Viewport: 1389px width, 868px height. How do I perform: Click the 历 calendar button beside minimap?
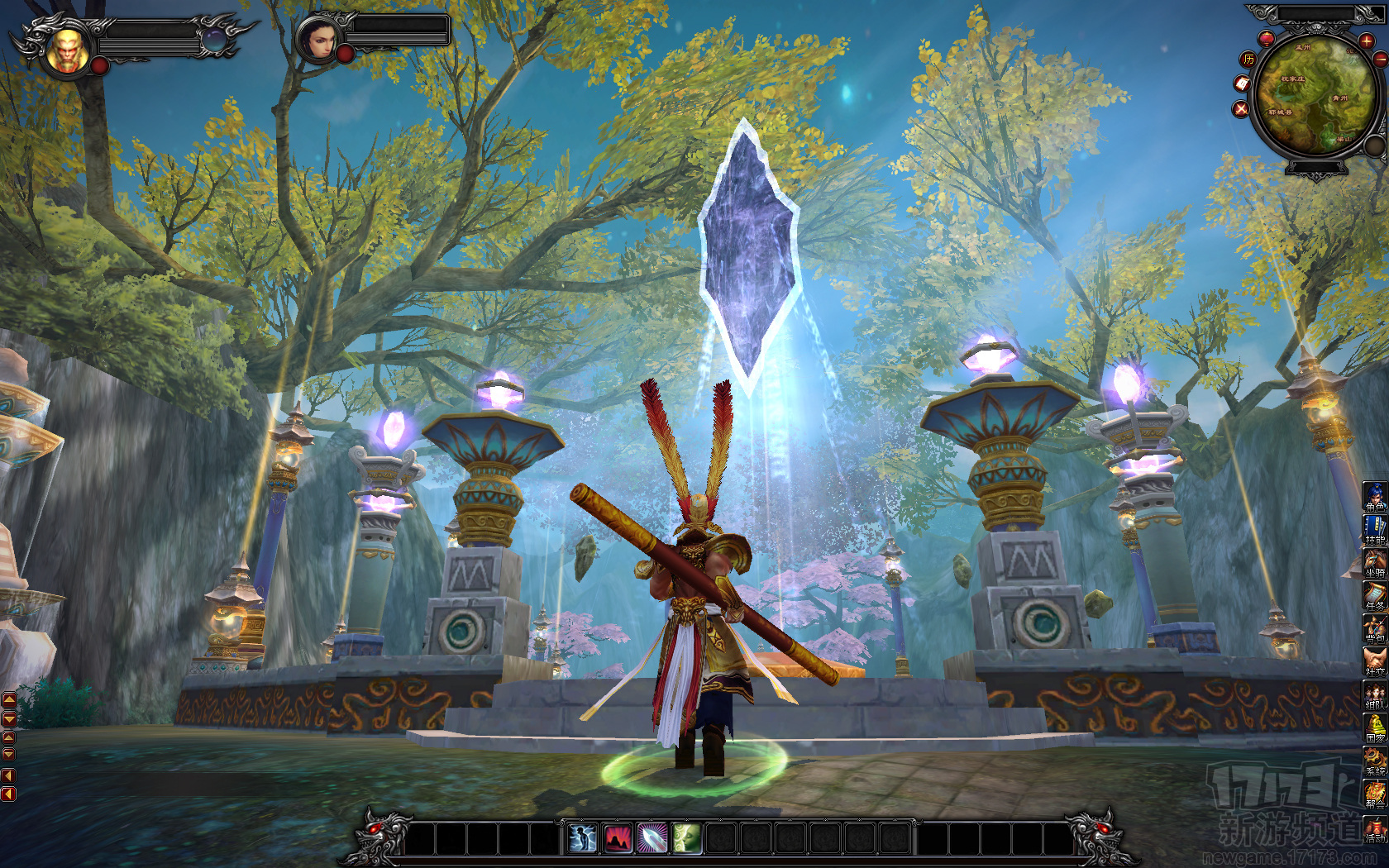pos(1248,59)
